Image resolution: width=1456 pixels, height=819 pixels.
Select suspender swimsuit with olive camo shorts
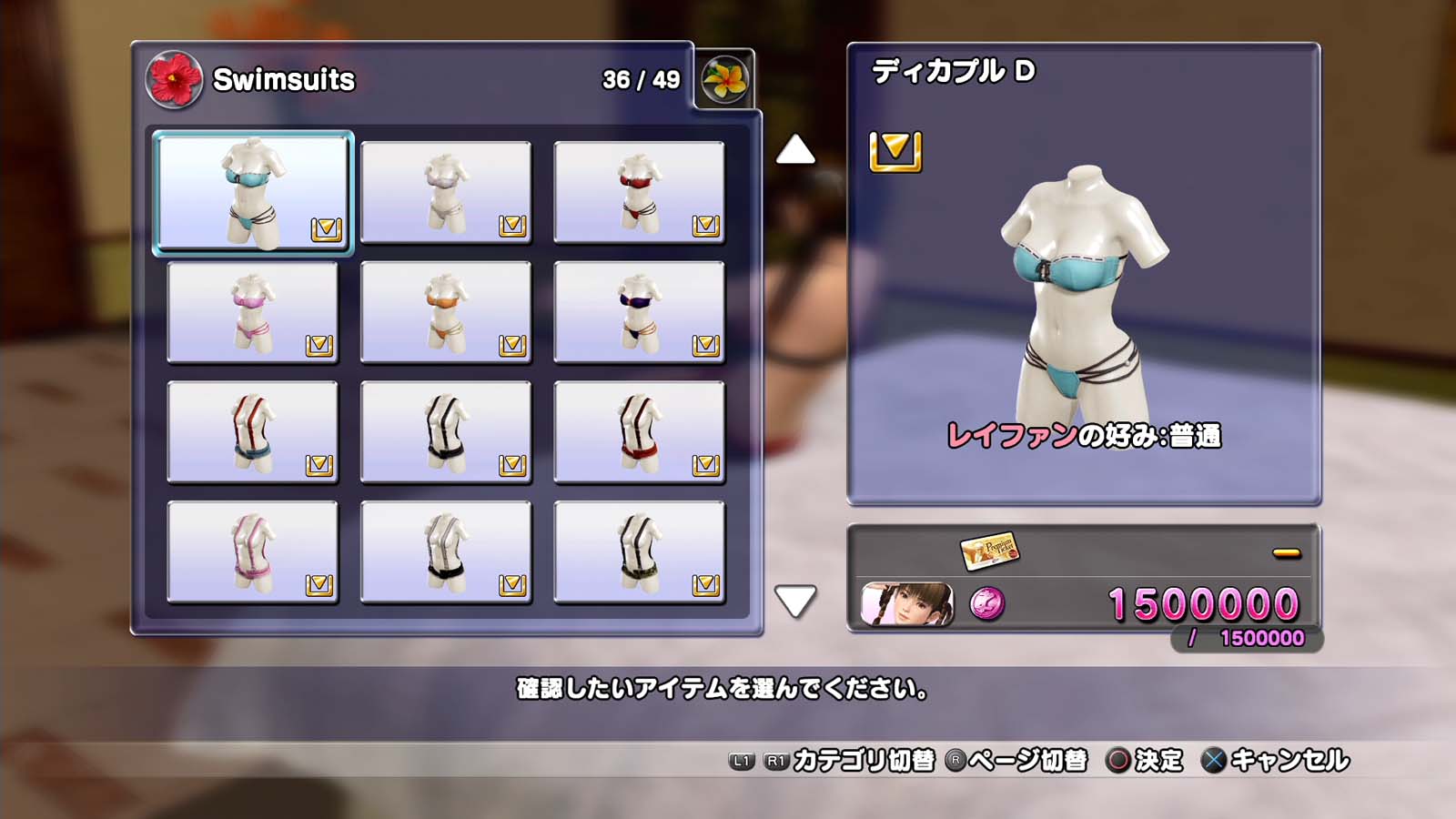[639, 552]
